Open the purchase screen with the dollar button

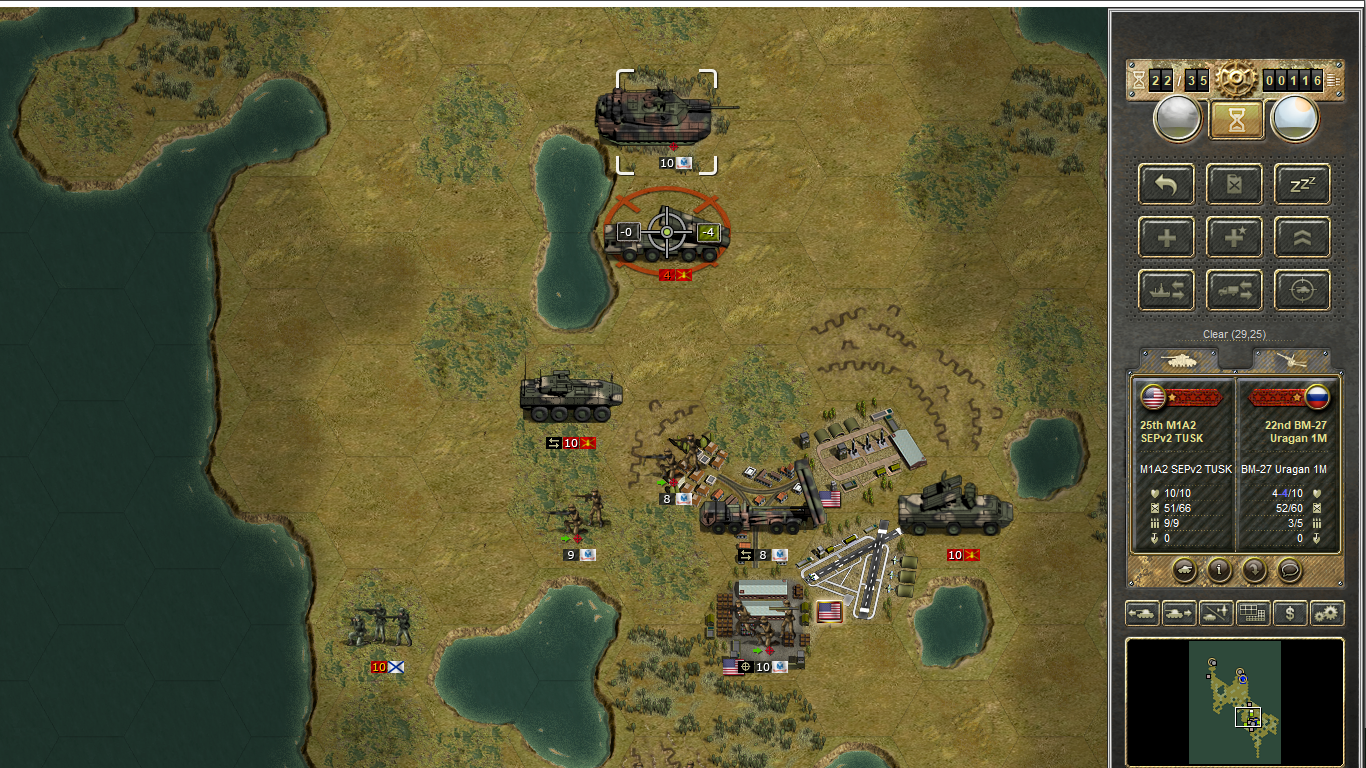point(1290,613)
